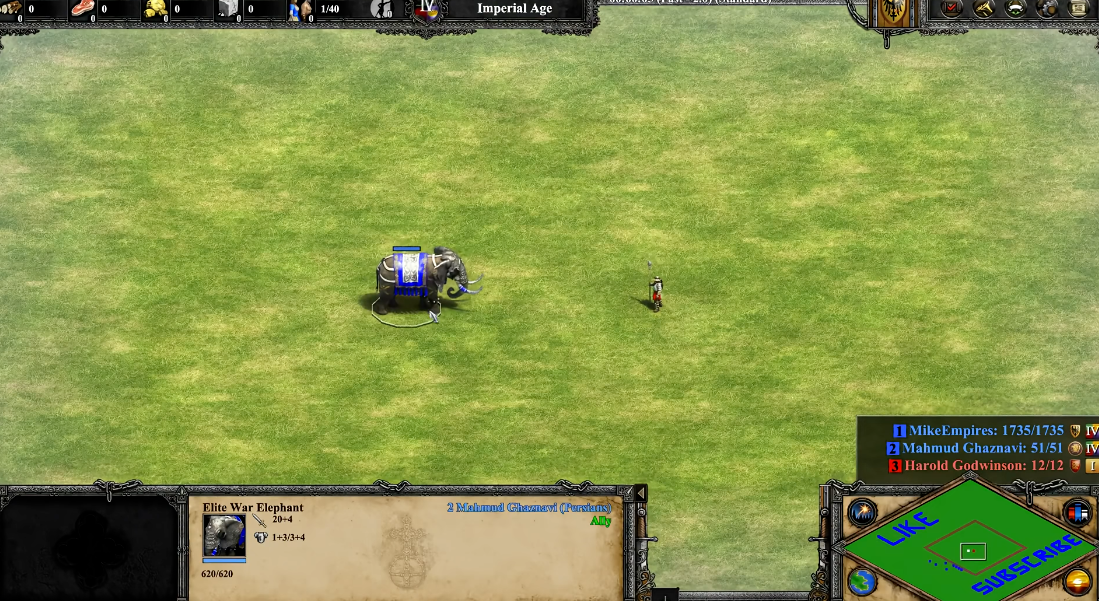The image size is (1099, 601).
Task: Open the objectives checkmark button
Action: [x=952, y=8]
